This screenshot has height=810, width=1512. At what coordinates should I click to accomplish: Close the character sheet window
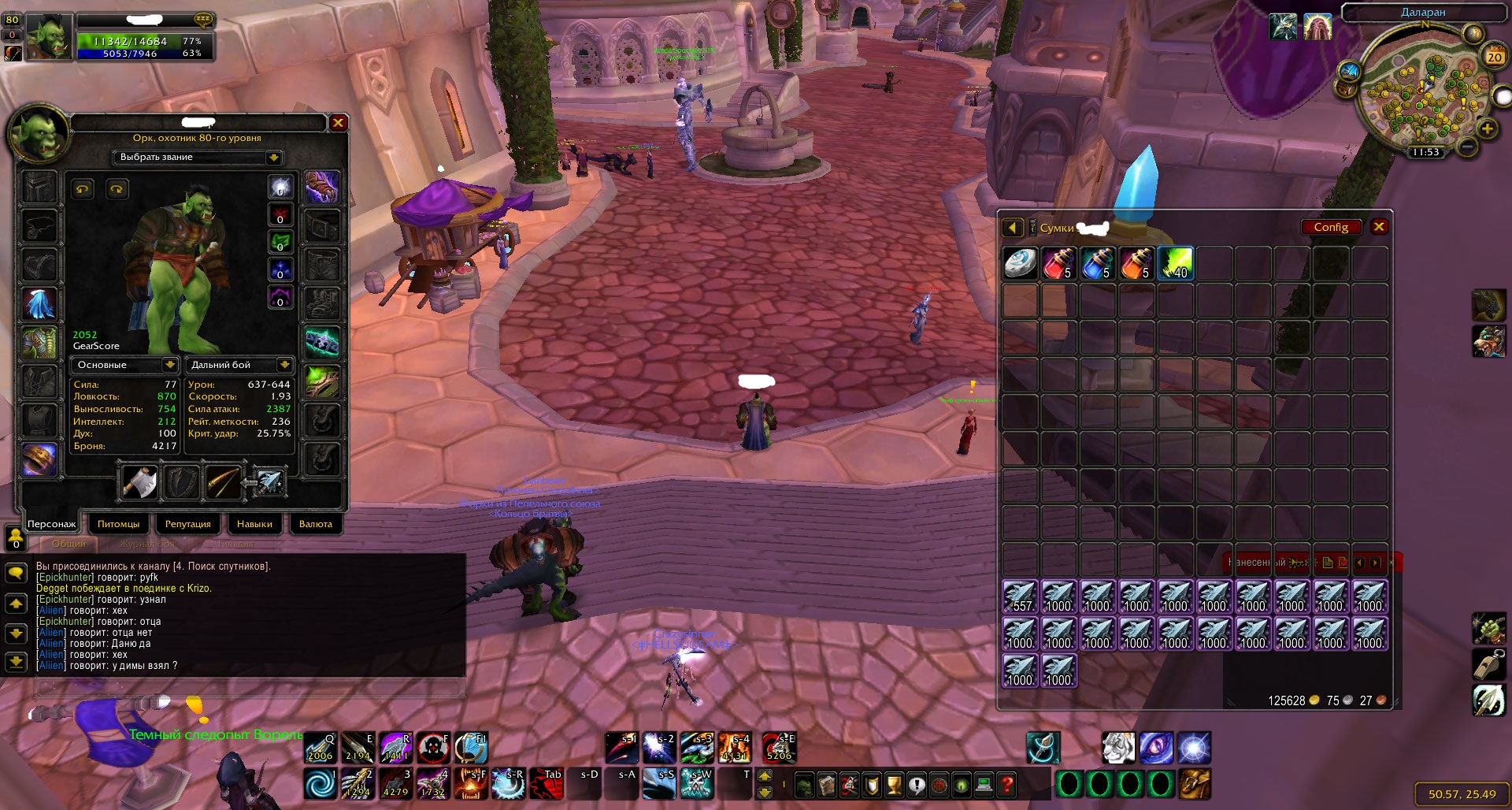point(338,123)
